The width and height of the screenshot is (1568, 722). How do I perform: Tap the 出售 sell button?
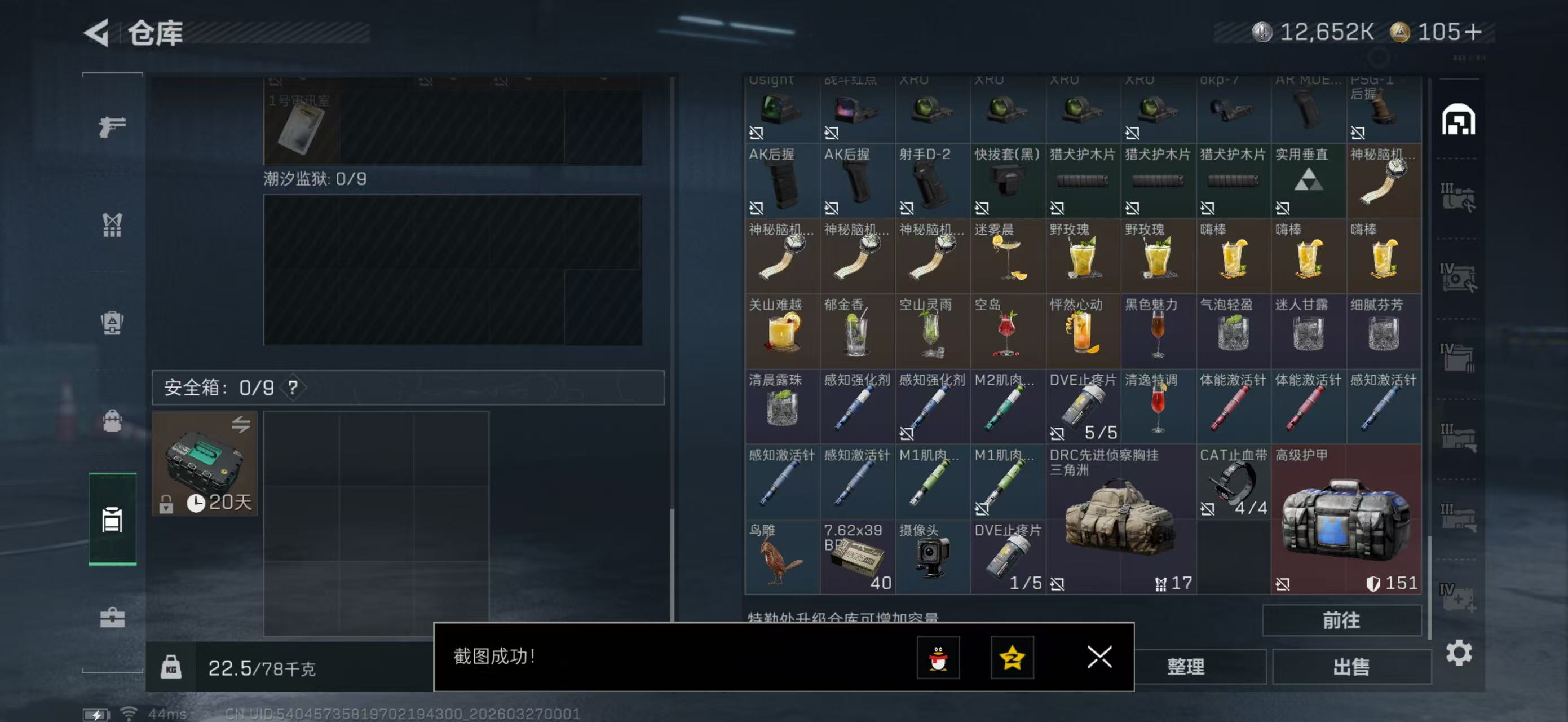(x=1351, y=667)
